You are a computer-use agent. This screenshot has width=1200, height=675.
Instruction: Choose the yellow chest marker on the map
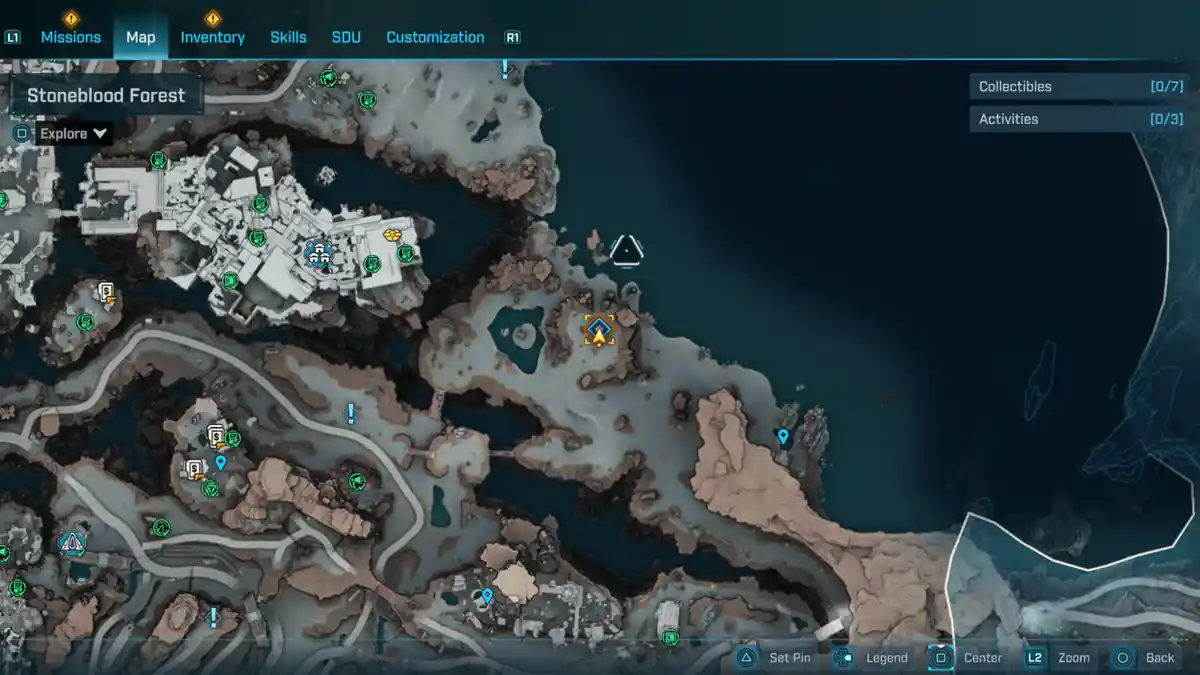(393, 236)
